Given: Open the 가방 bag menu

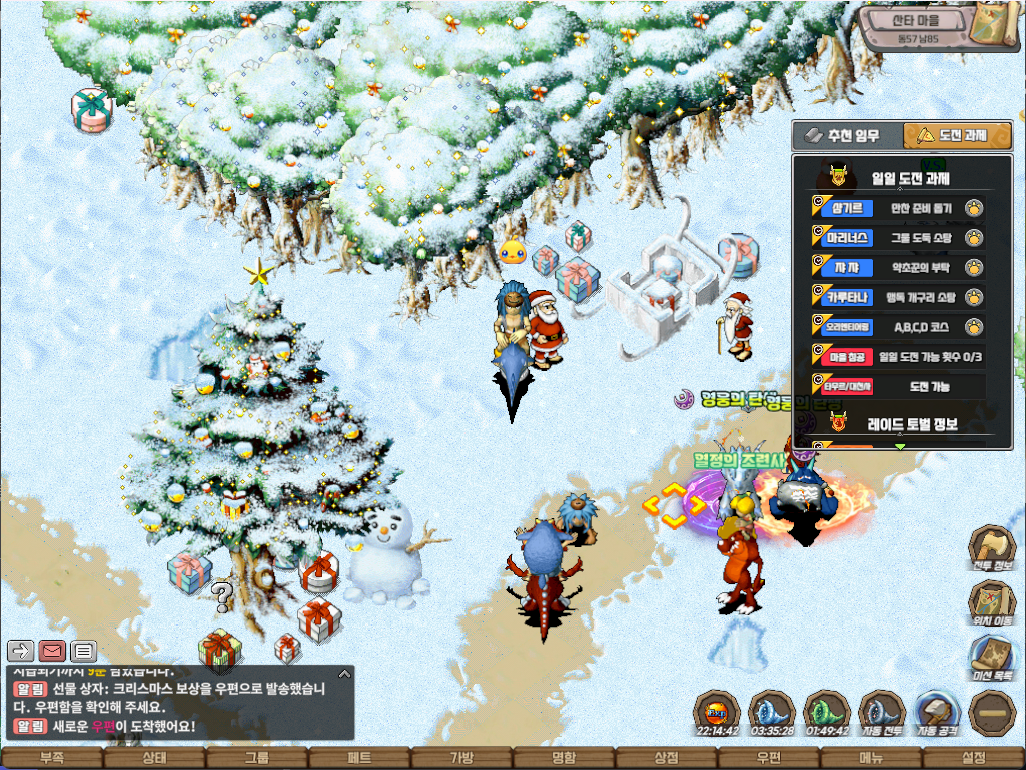Looking at the screenshot, I should click(x=461, y=758).
